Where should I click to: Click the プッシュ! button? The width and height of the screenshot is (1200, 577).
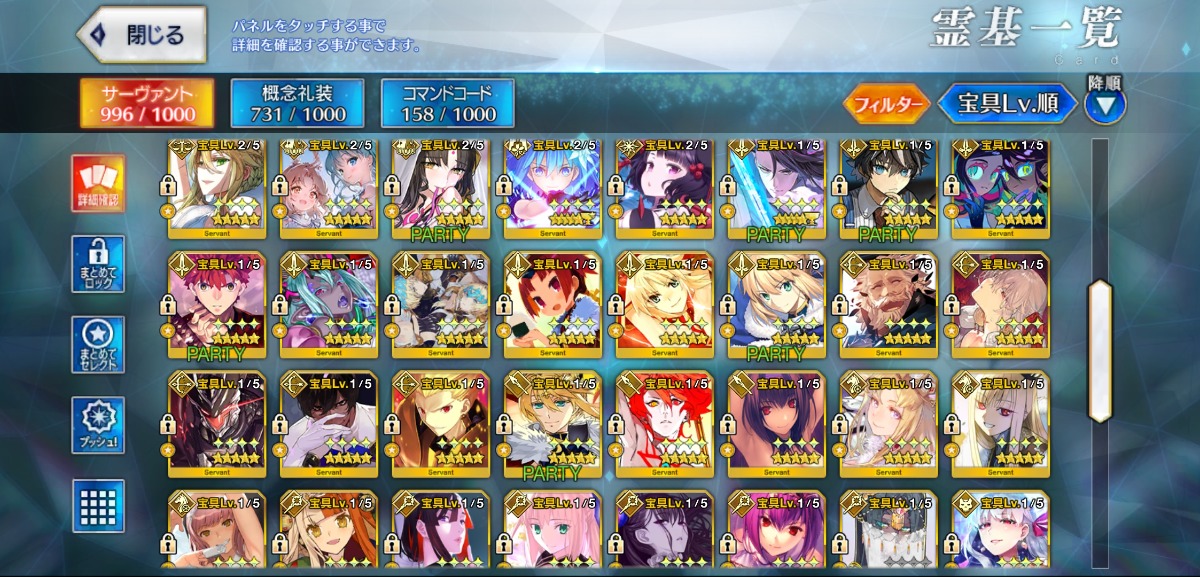click(98, 425)
